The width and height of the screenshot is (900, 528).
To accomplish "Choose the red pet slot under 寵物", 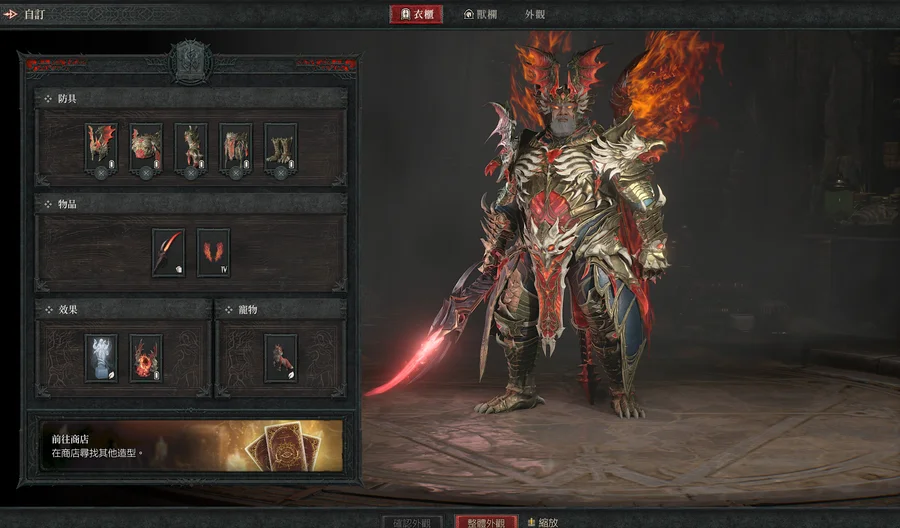I will [281, 357].
